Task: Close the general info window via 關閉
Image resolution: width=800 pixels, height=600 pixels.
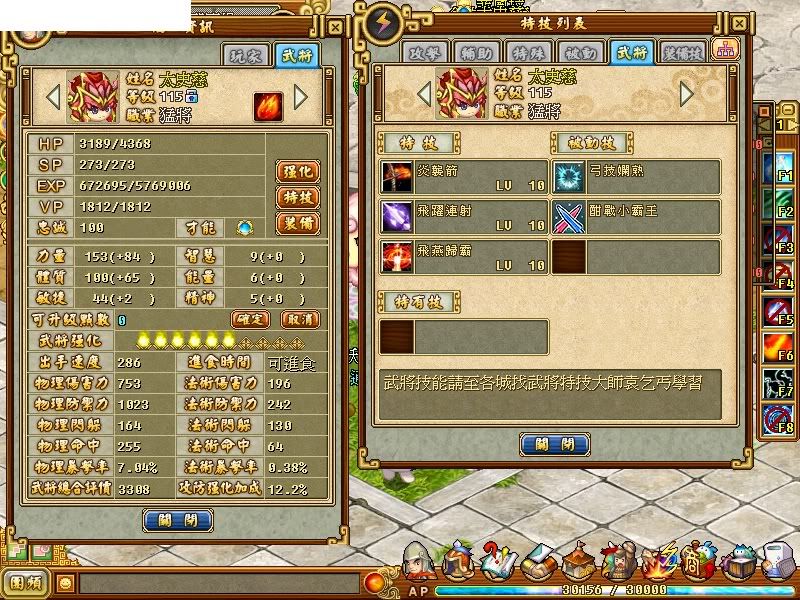Action: tap(177, 519)
